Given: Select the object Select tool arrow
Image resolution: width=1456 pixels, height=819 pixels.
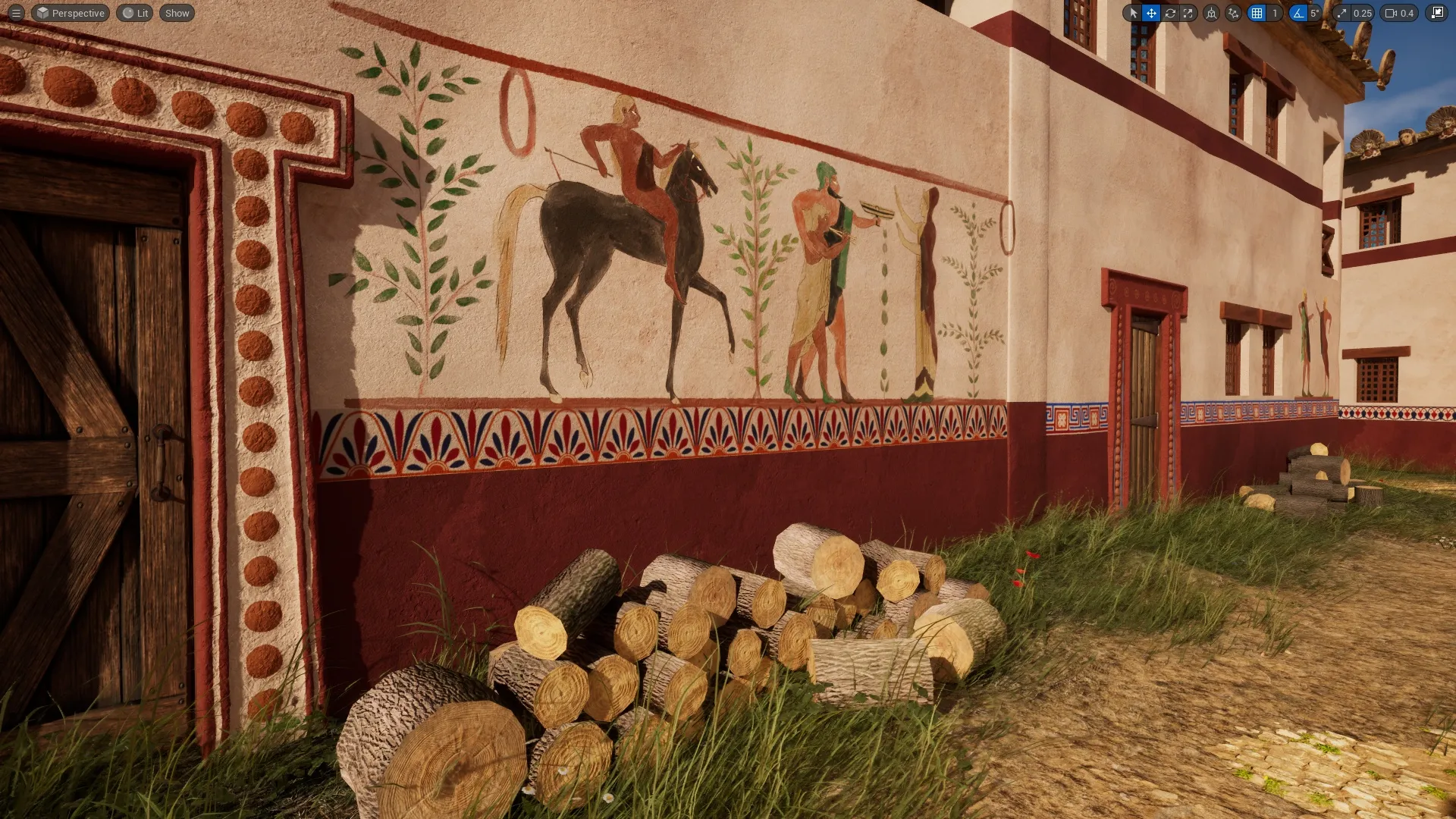Looking at the screenshot, I should (1133, 13).
